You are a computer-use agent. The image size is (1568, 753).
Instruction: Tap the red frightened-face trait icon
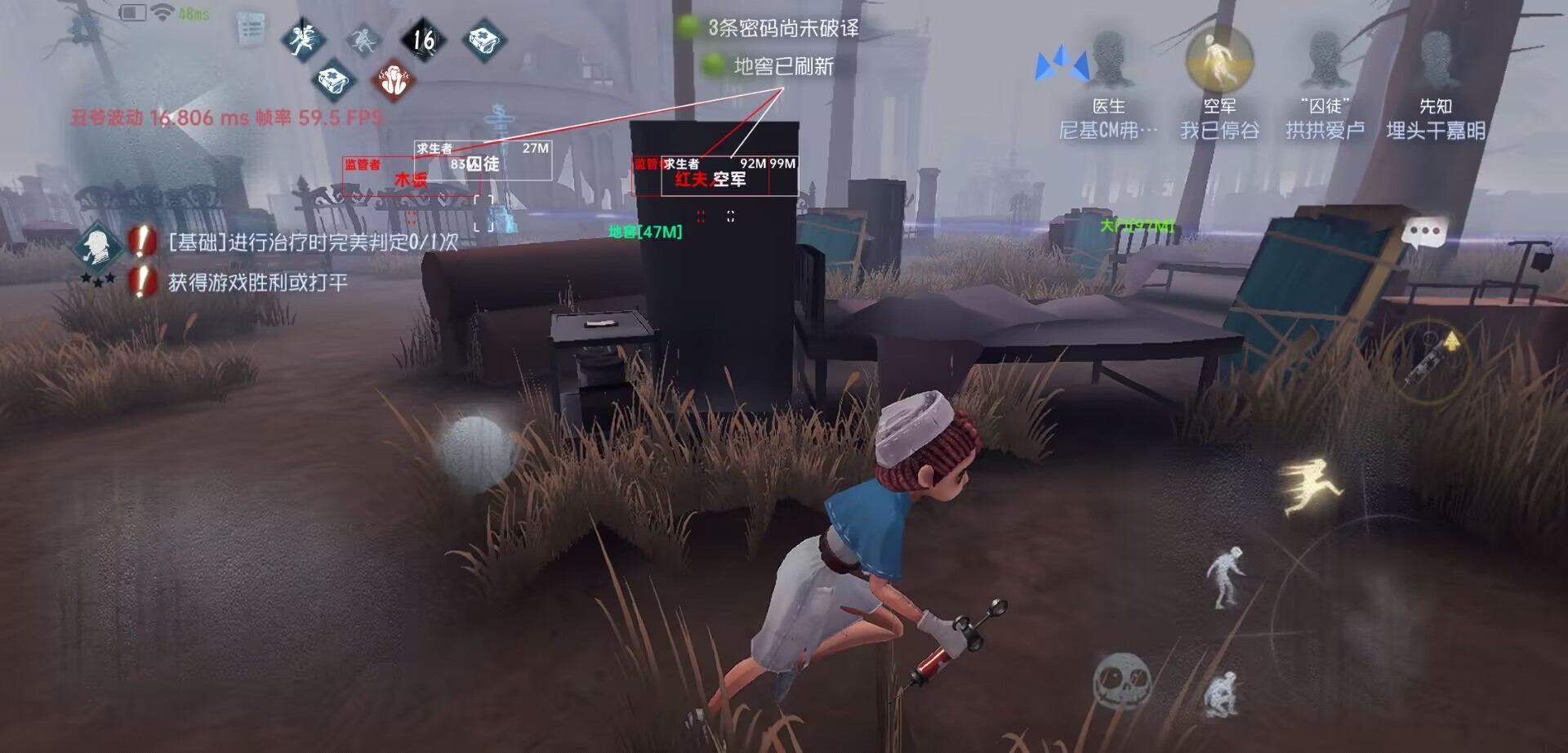394,81
